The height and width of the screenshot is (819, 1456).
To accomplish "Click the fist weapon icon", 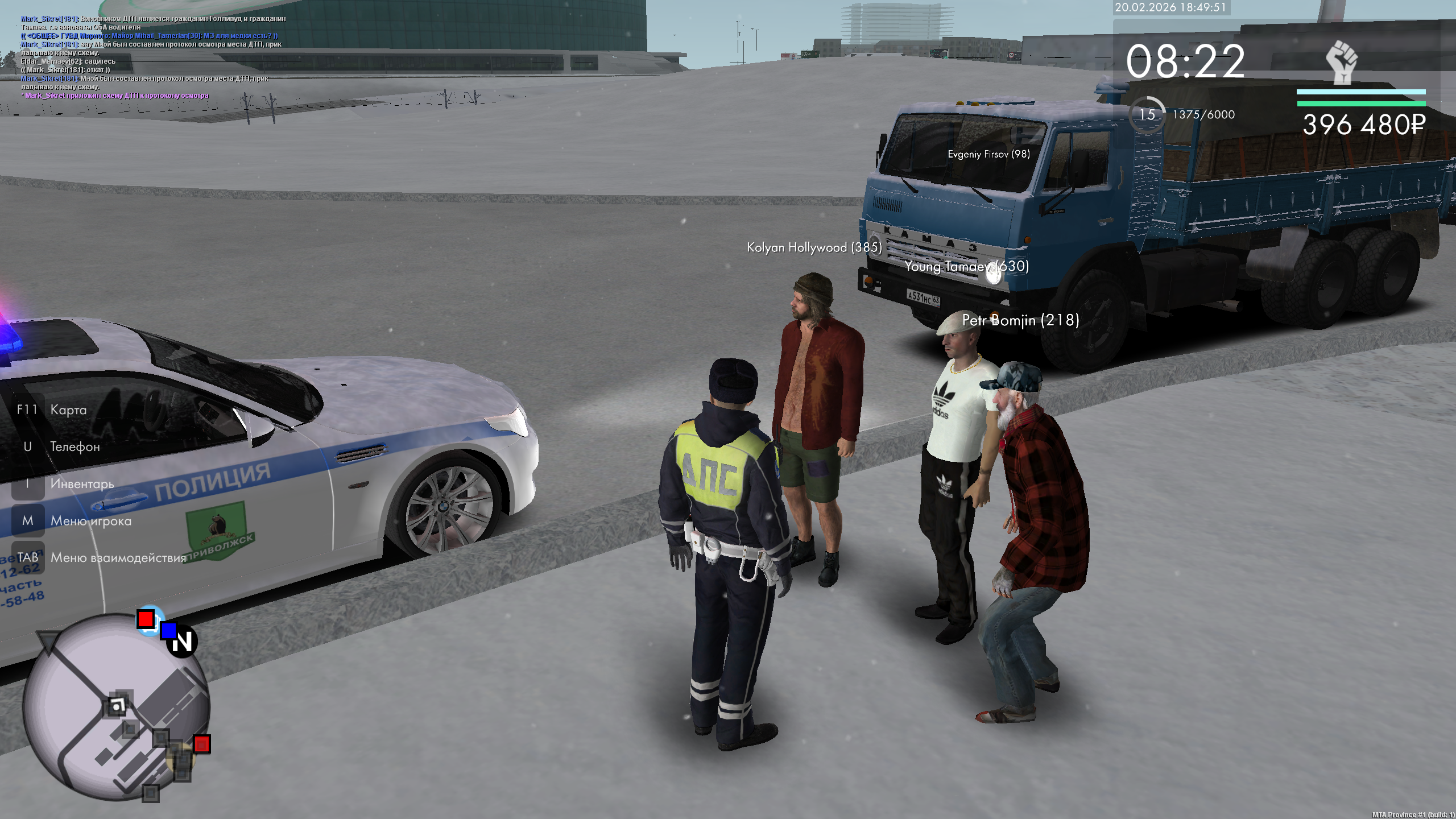I will tap(1342, 63).
